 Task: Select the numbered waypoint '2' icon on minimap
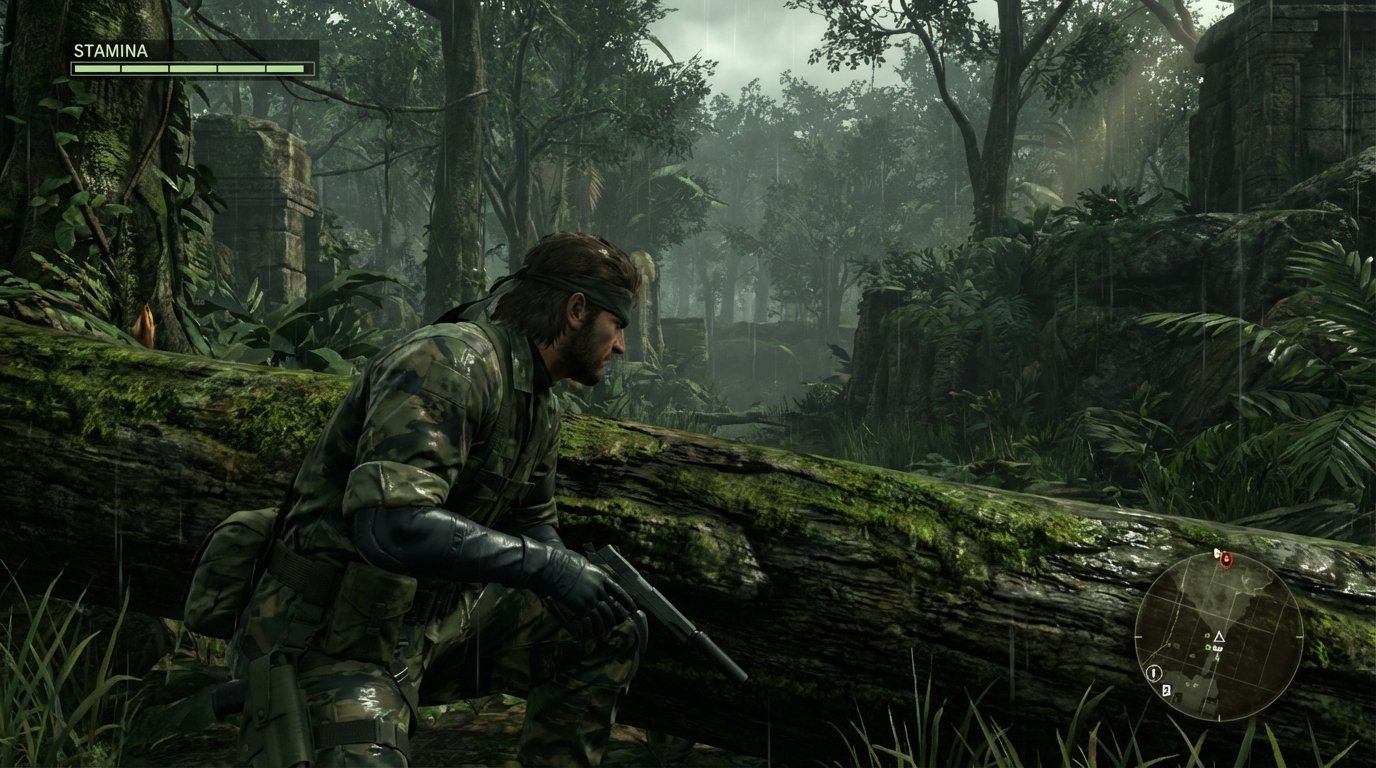(x=1166, y=689)
